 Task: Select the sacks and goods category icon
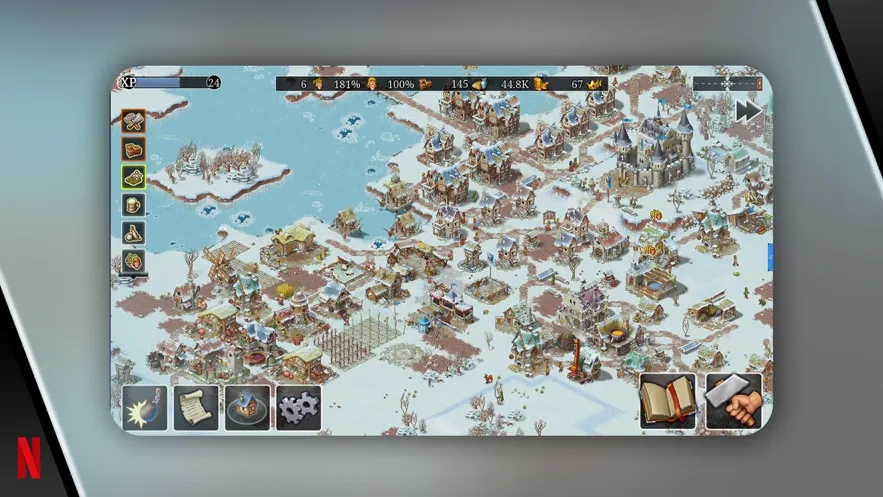[134, 233]
